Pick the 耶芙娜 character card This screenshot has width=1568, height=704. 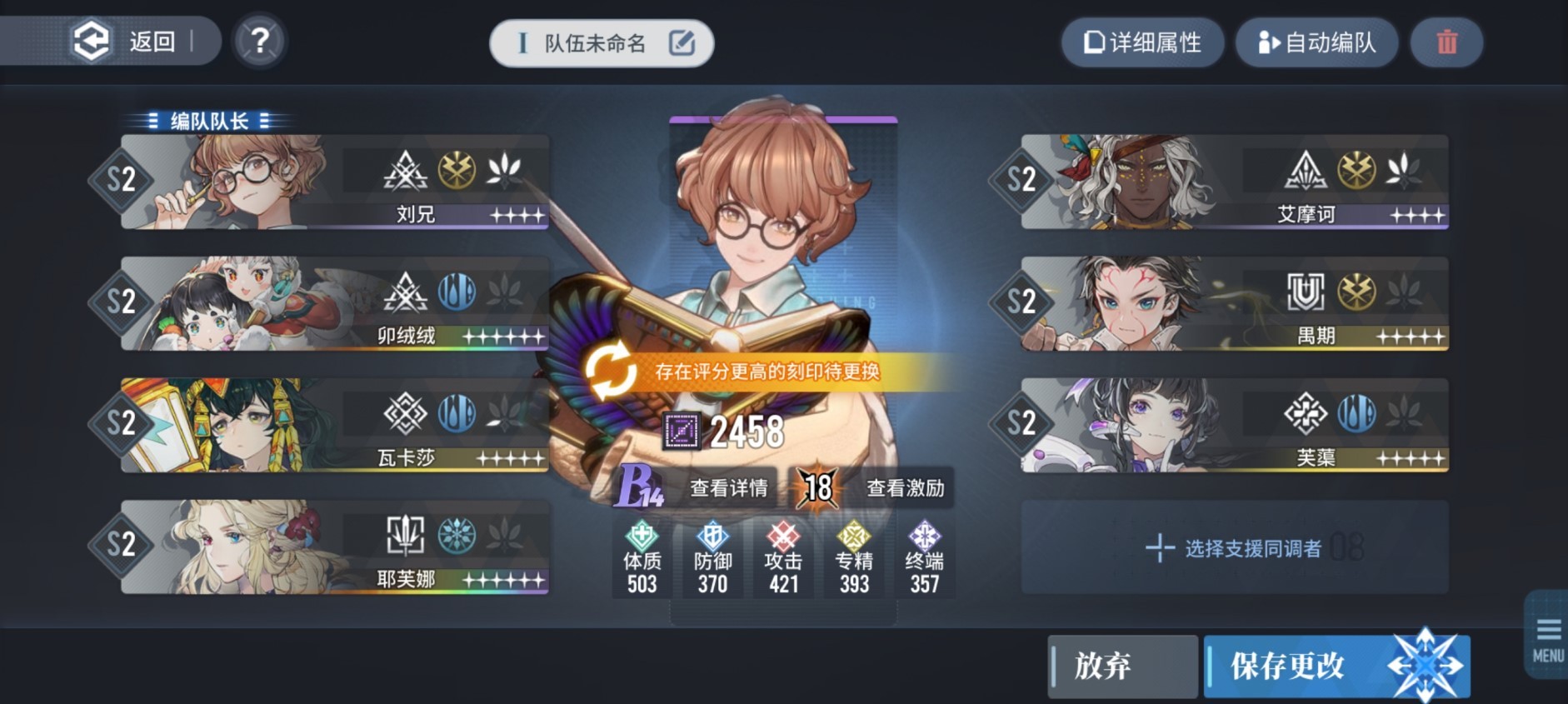(333, 547)
